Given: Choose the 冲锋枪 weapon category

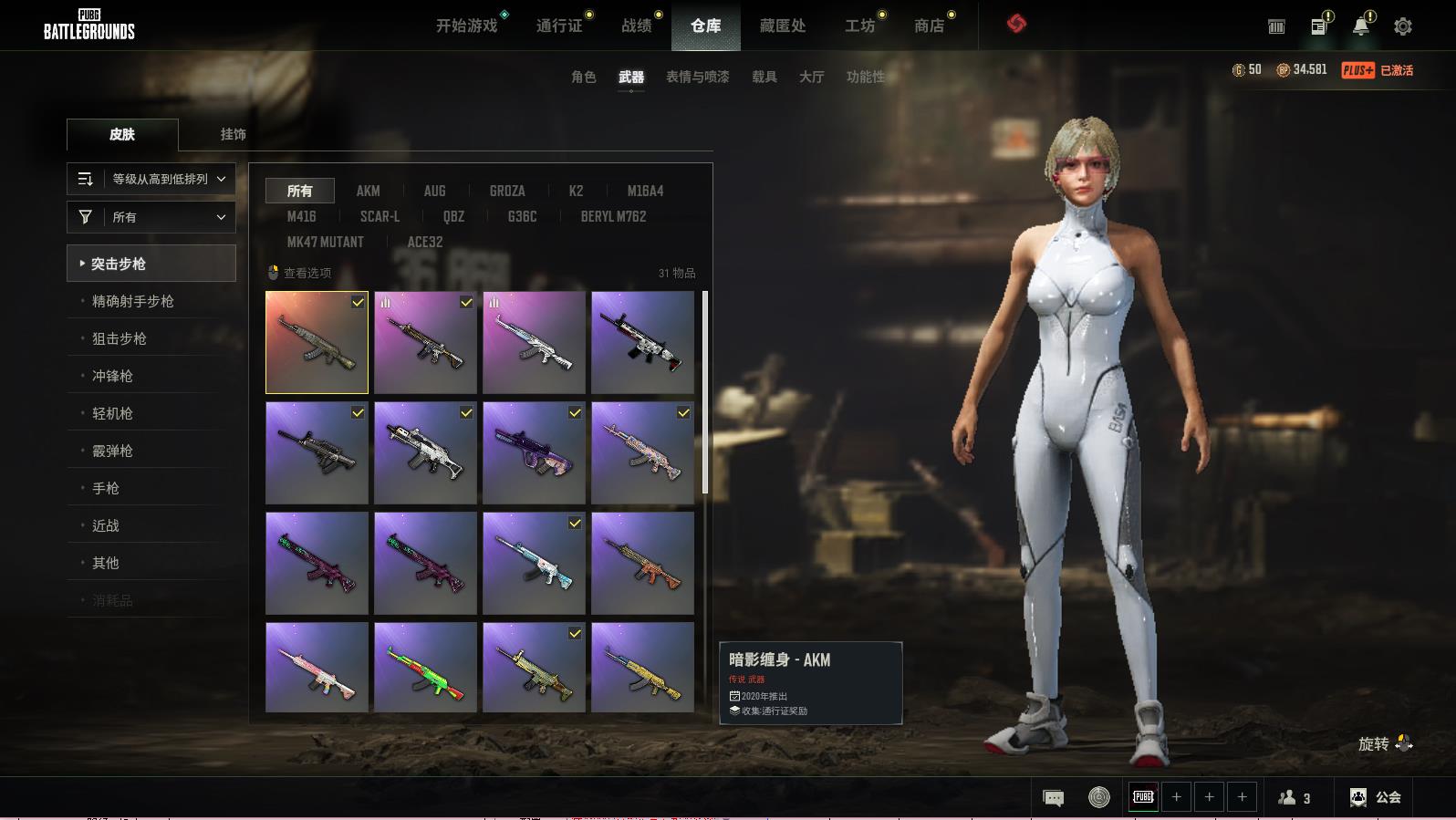Looking at the screenshot, I should point(112,376).
